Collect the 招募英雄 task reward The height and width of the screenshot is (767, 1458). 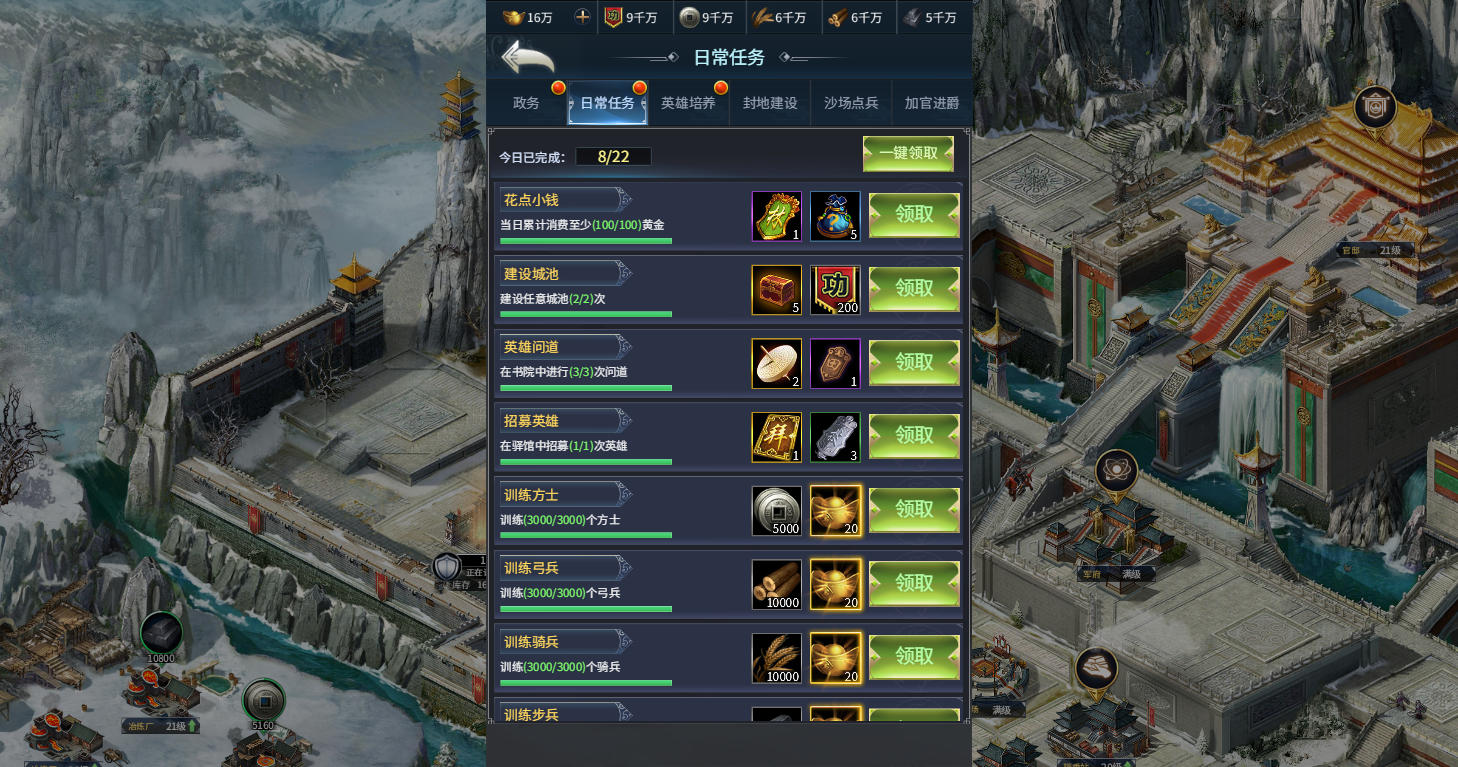pyautogui.click(x=914, y=436)
